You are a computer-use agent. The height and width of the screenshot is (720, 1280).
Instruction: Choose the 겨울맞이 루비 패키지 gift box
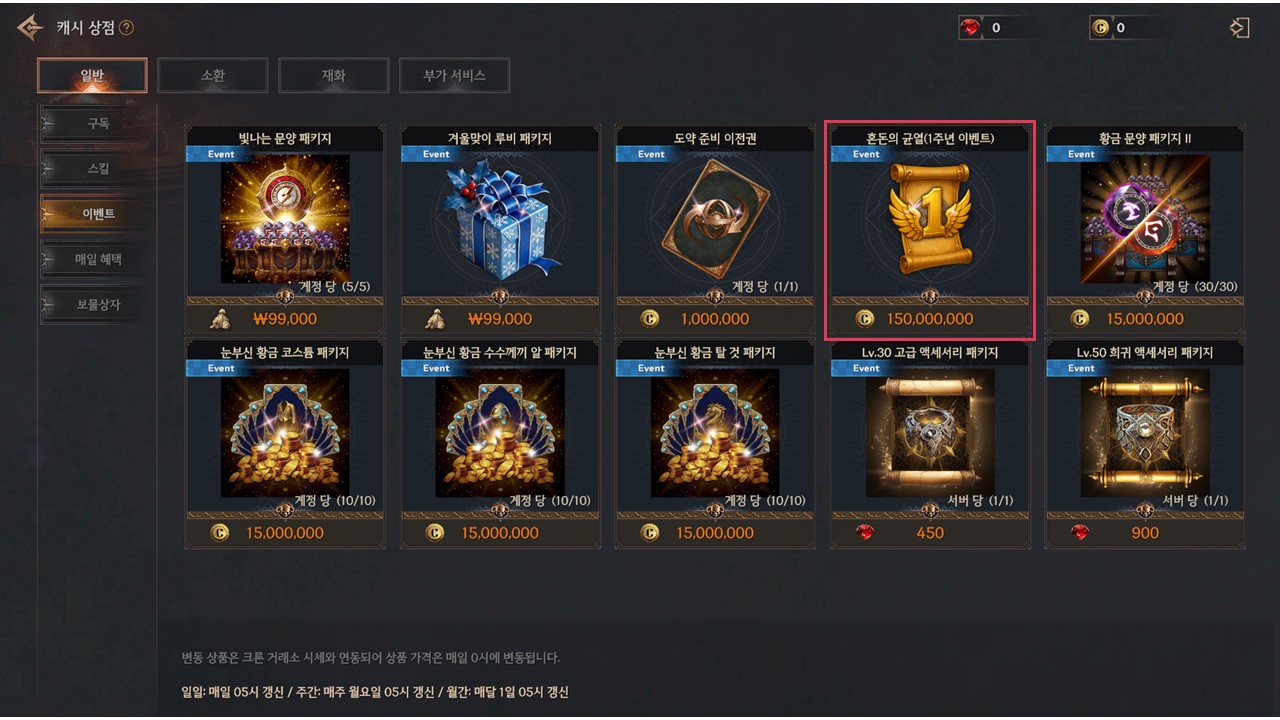click(500, 220)
